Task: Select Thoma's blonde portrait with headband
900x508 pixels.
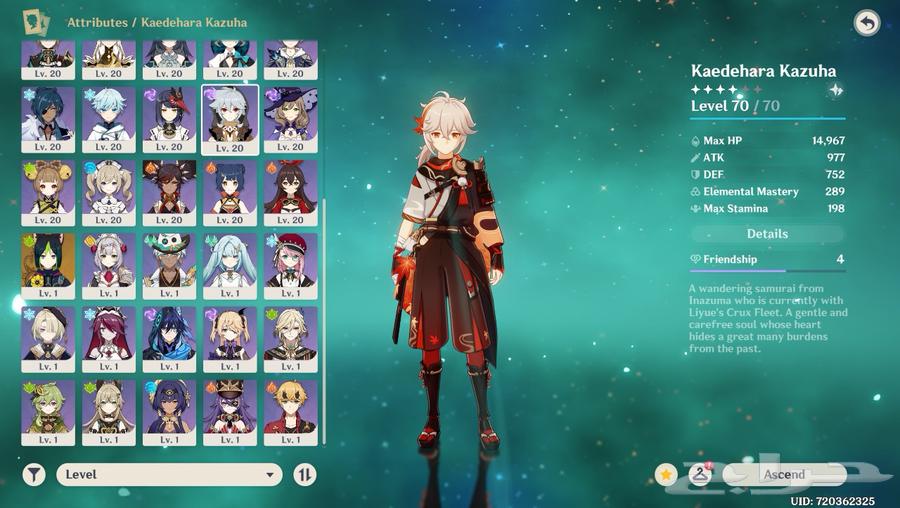Action: (x=290, y=411)
